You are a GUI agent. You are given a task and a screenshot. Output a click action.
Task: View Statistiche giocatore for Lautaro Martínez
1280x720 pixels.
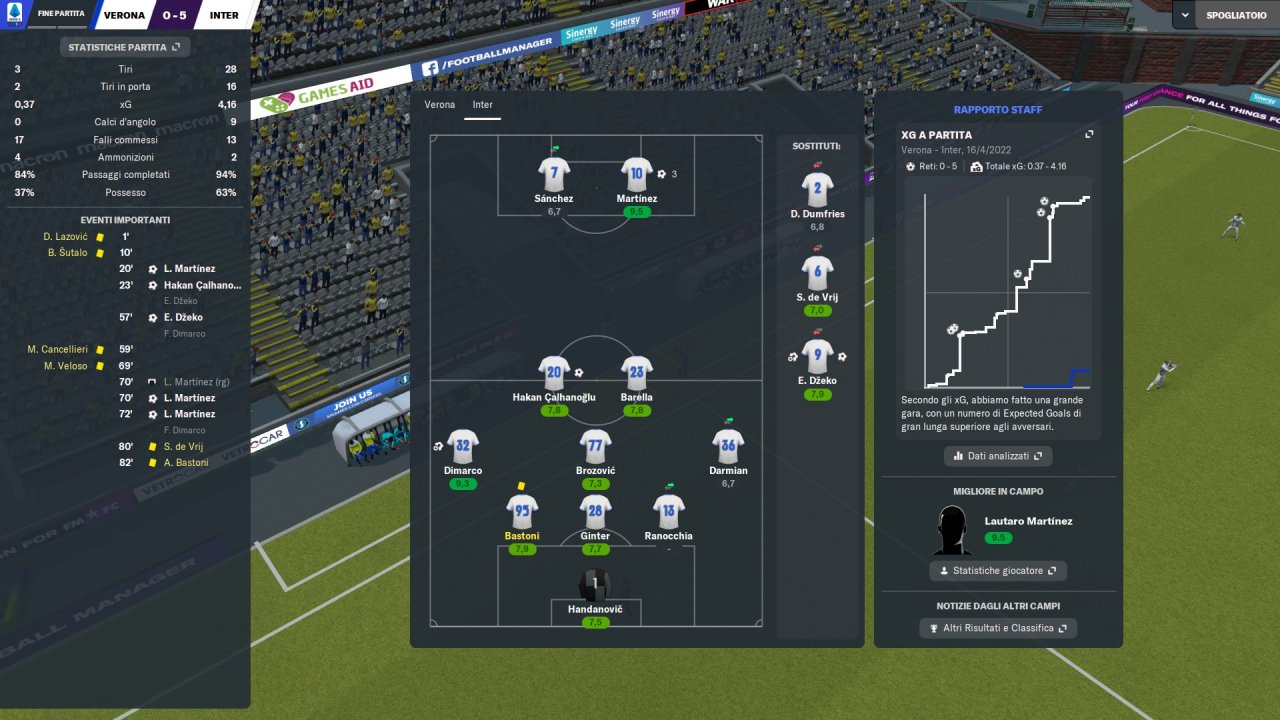point(997,571)
